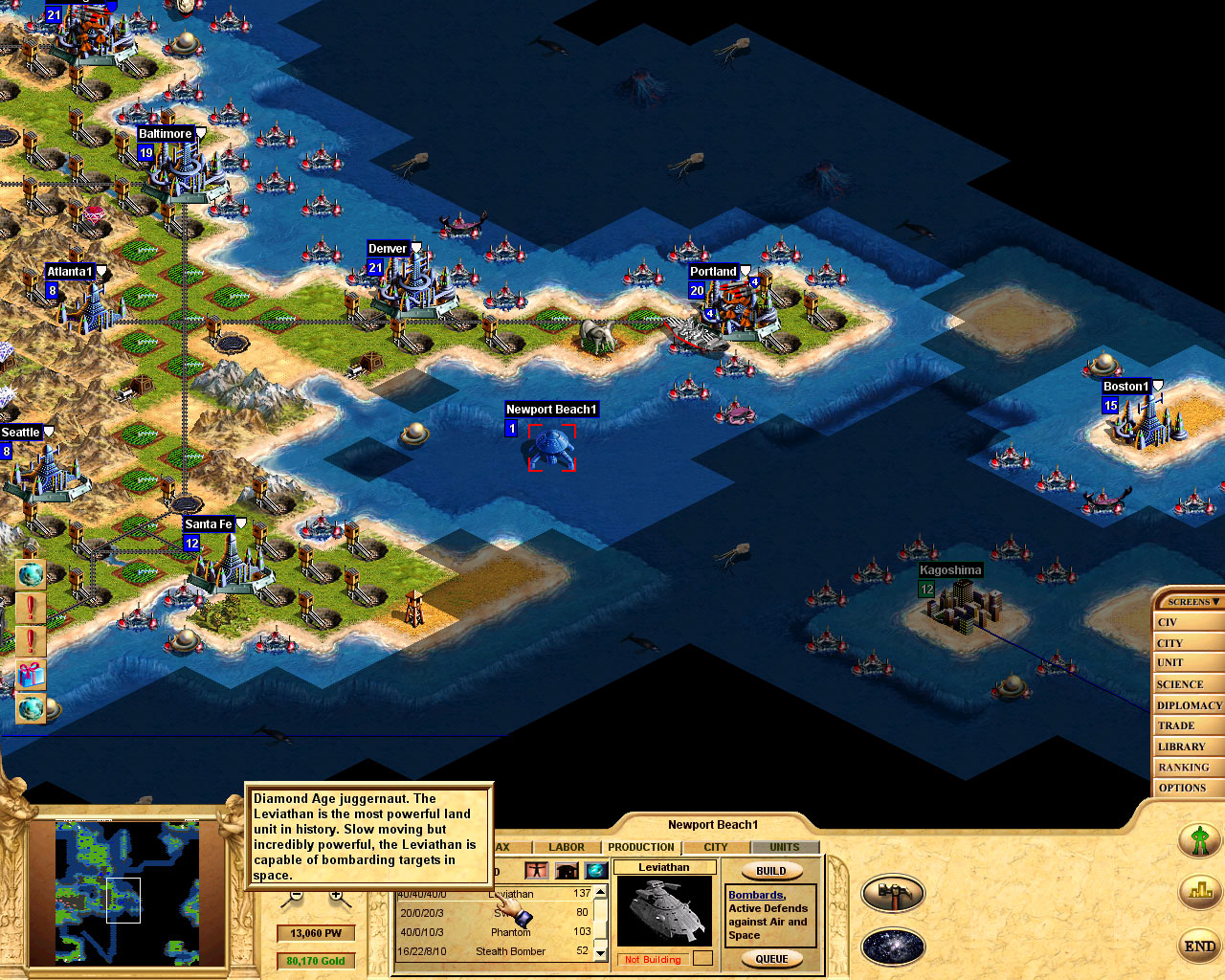1225x980 pixels.
Task: Select the units filter icon above the unit list
Action: [x=537, y=869]
